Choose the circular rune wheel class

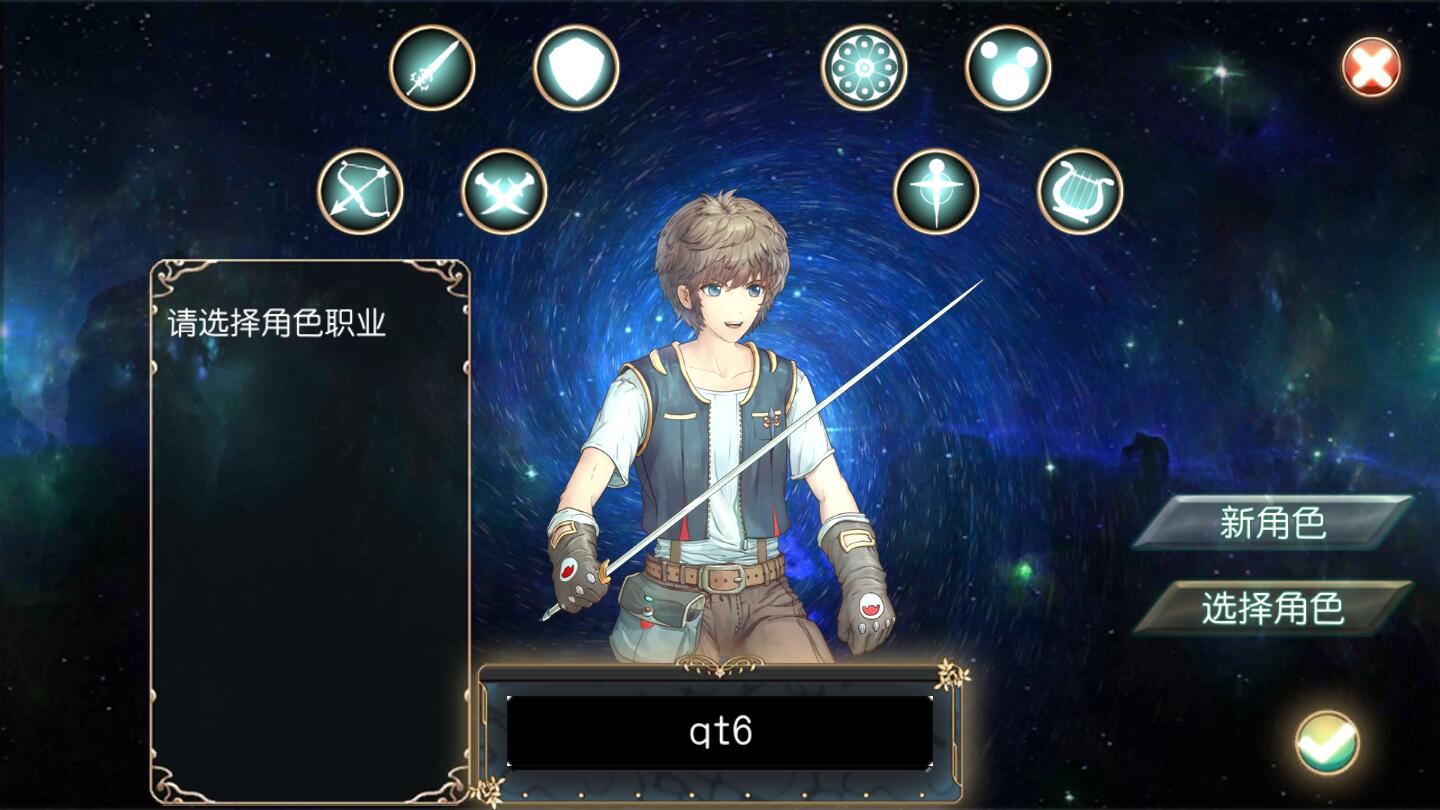[x=864, y=68]
